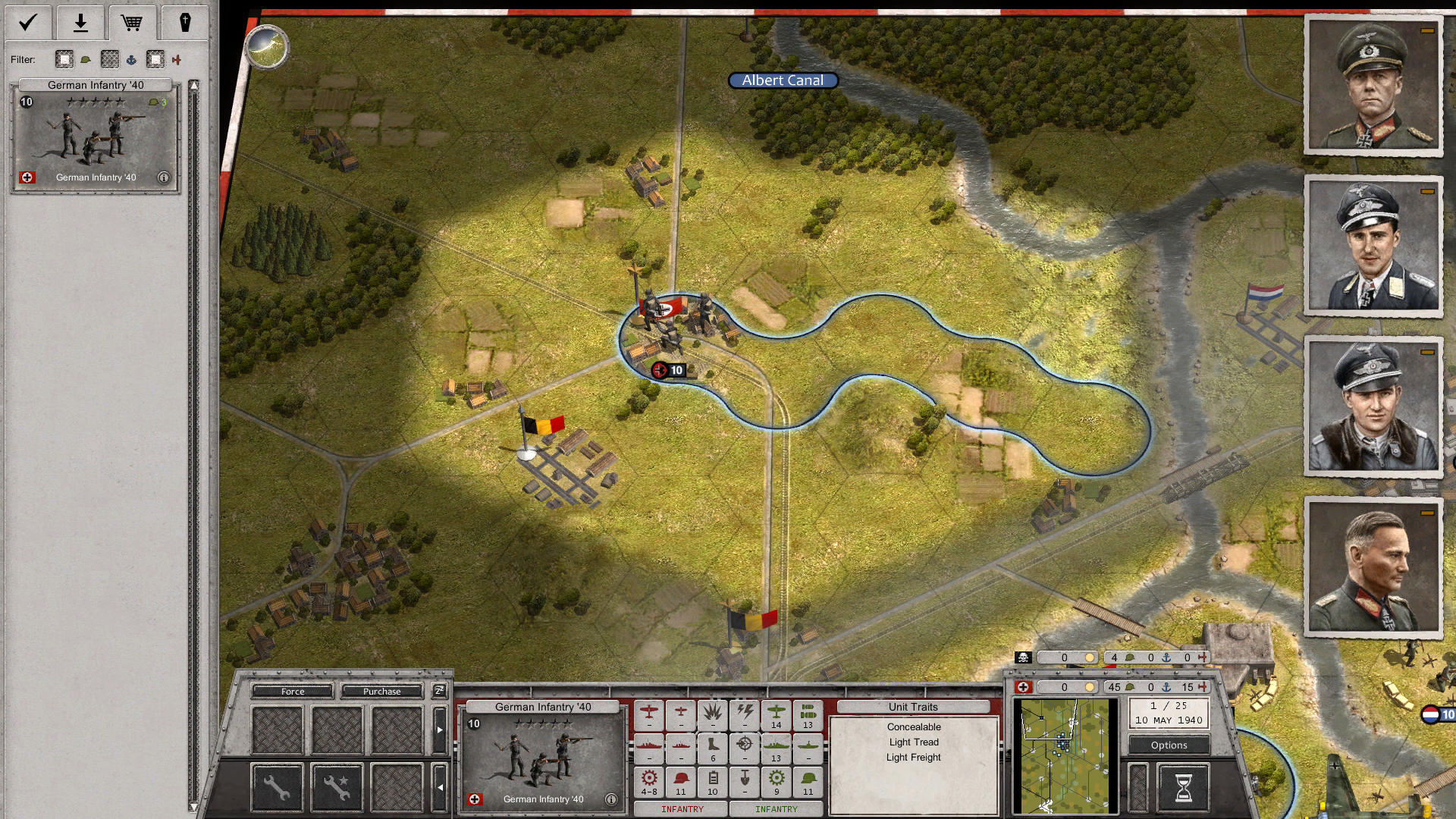Select the wrench repair icon
Viewport: 1456px width, 819px height.
point(276,786)
